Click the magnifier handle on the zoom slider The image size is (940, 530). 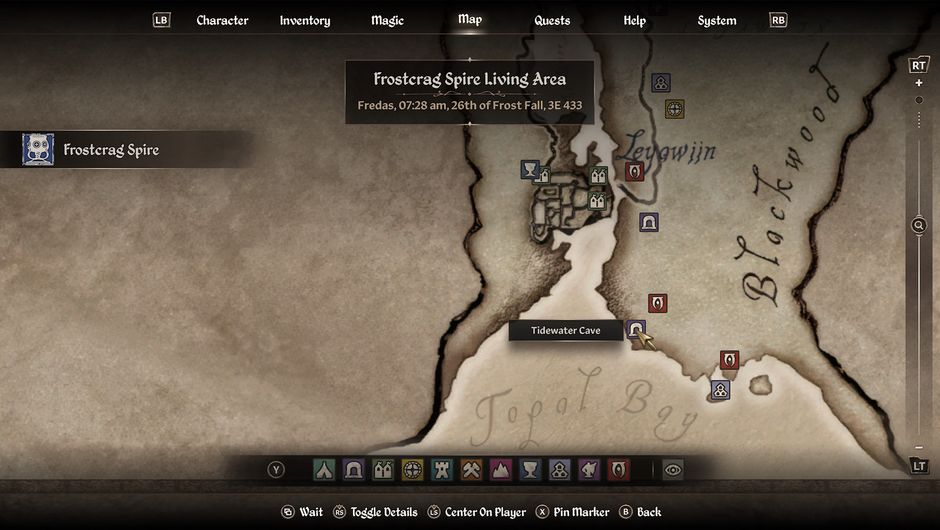coord(919,225)
